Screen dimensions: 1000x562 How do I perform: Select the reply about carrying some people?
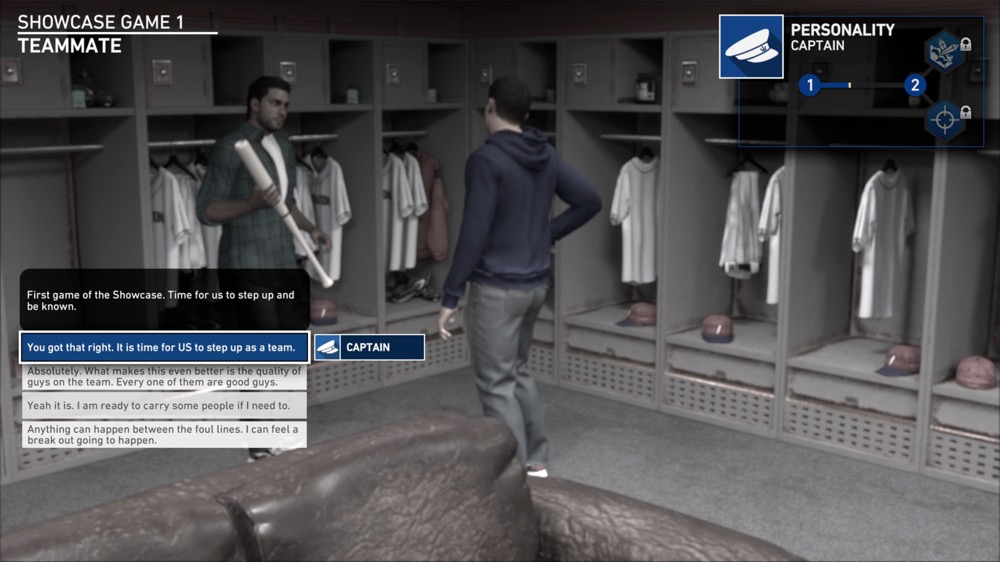click(164, 405)
